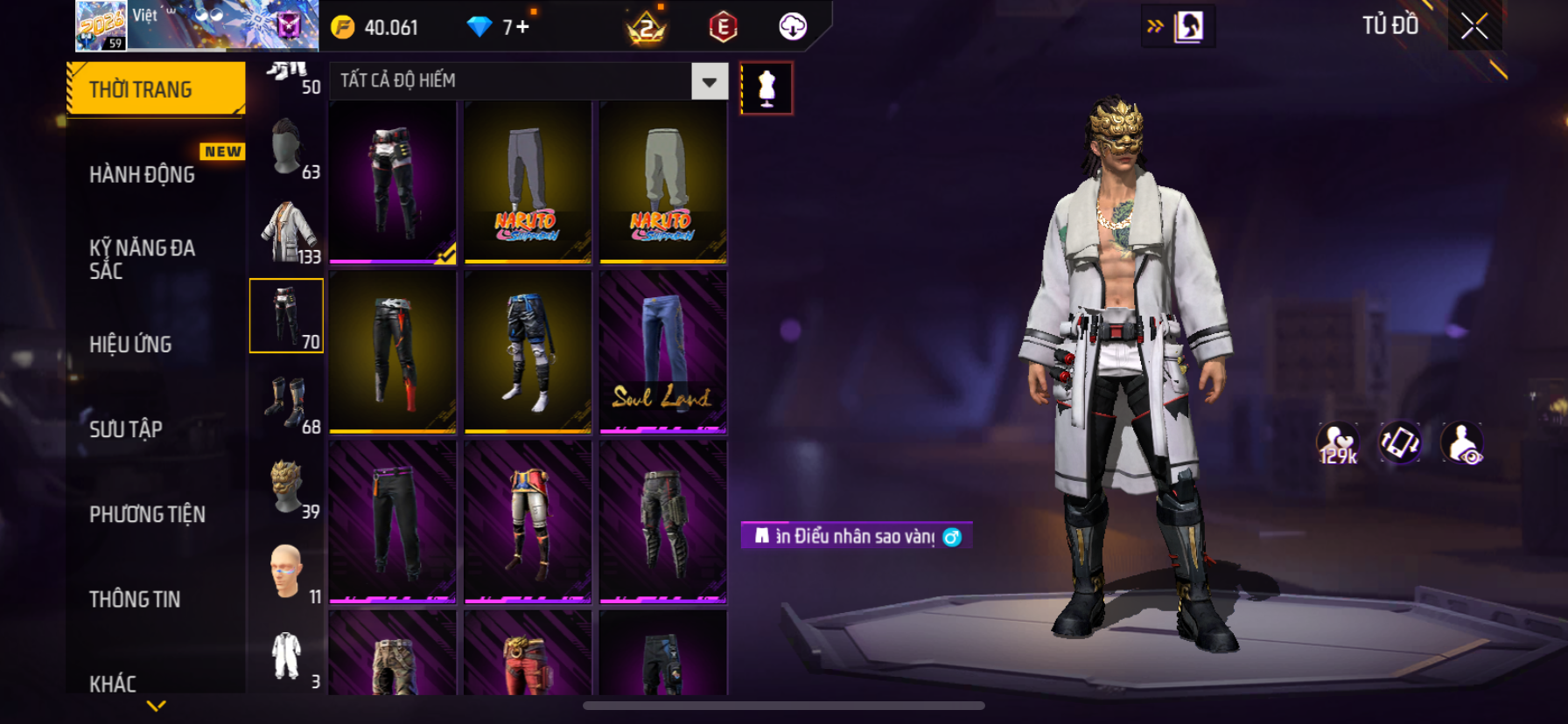Add diamonds with the plus button

pos(522,27)
